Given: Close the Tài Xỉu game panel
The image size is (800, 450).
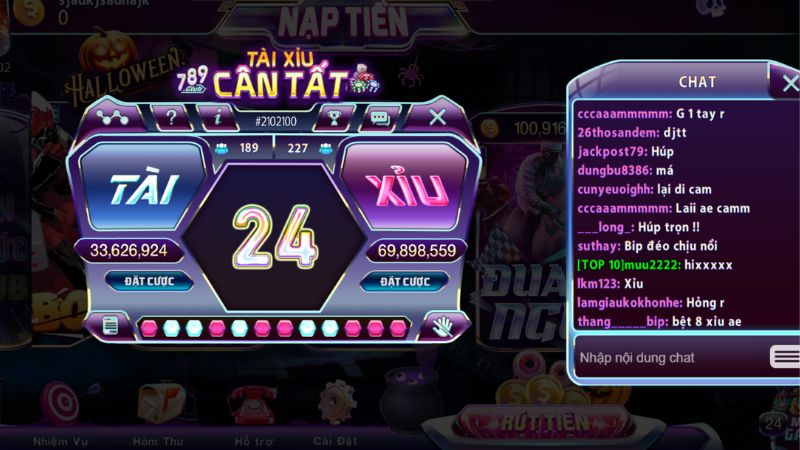Looking at the screenshot, I should (x=437, y=117).
